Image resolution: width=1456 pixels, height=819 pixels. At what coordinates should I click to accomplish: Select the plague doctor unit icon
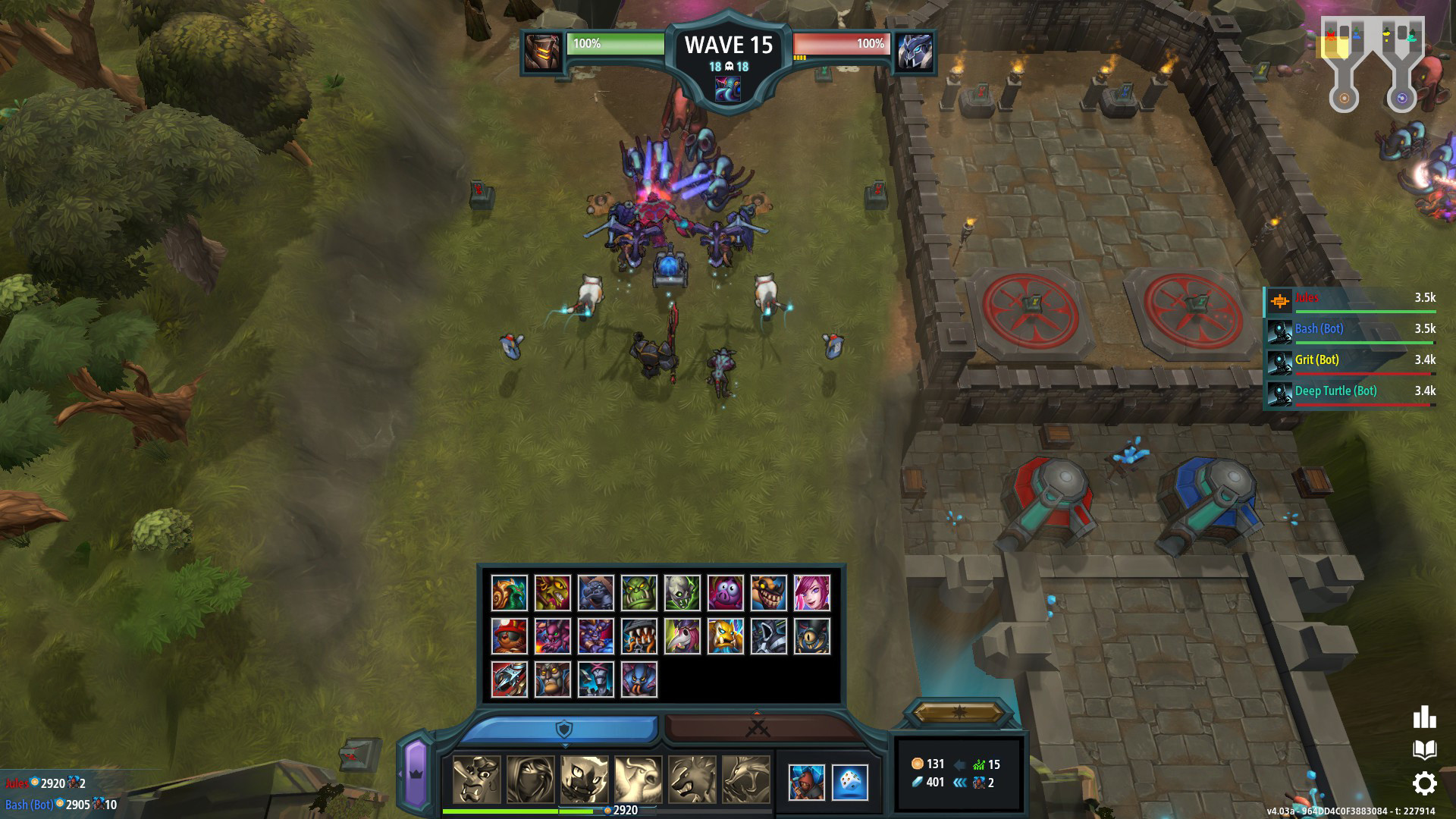(x=683, y=635)
